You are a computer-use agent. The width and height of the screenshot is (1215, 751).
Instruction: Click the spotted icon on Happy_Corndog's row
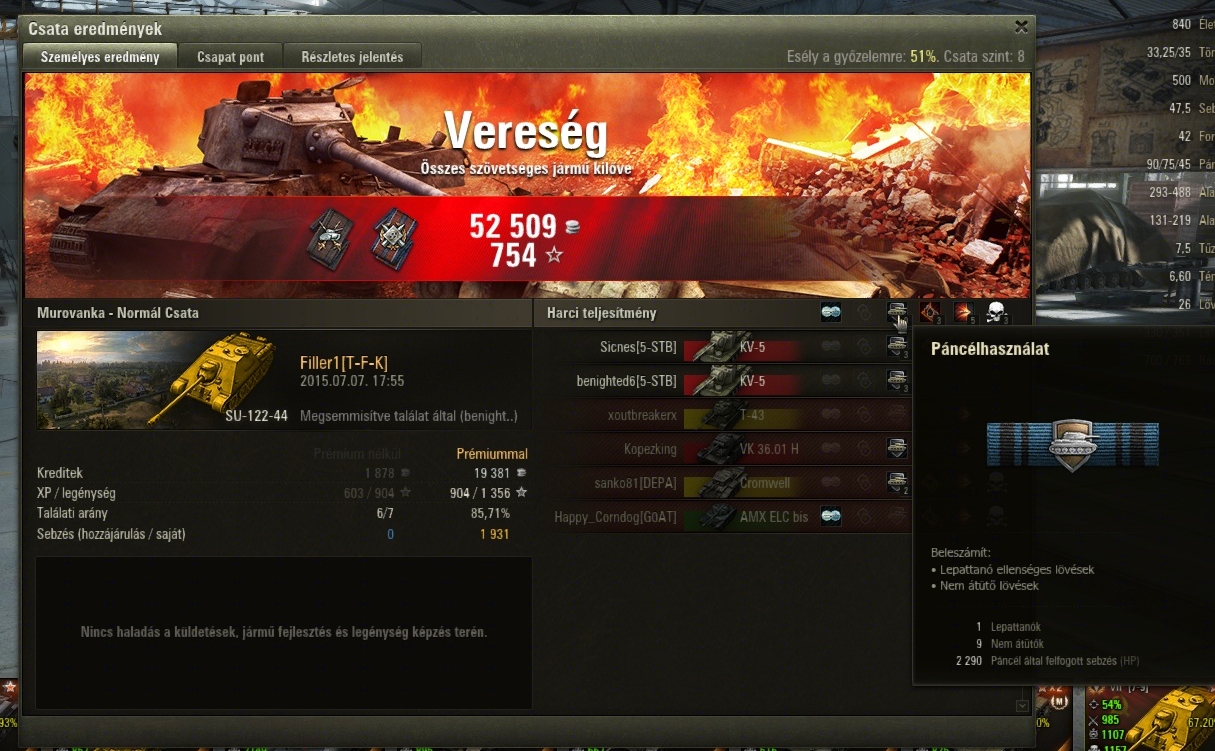831,517
